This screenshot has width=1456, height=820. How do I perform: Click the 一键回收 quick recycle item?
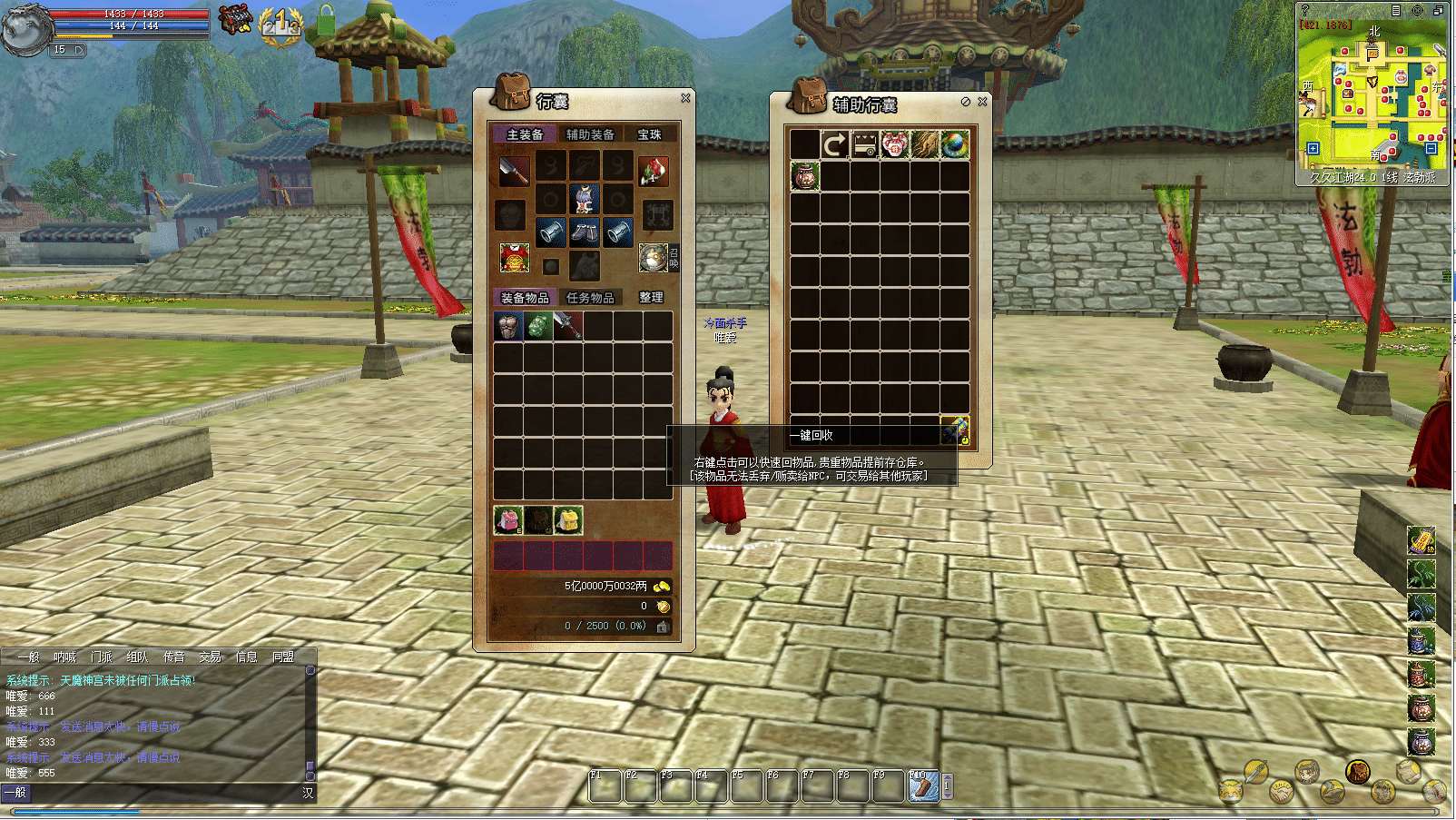coord(954,429)
